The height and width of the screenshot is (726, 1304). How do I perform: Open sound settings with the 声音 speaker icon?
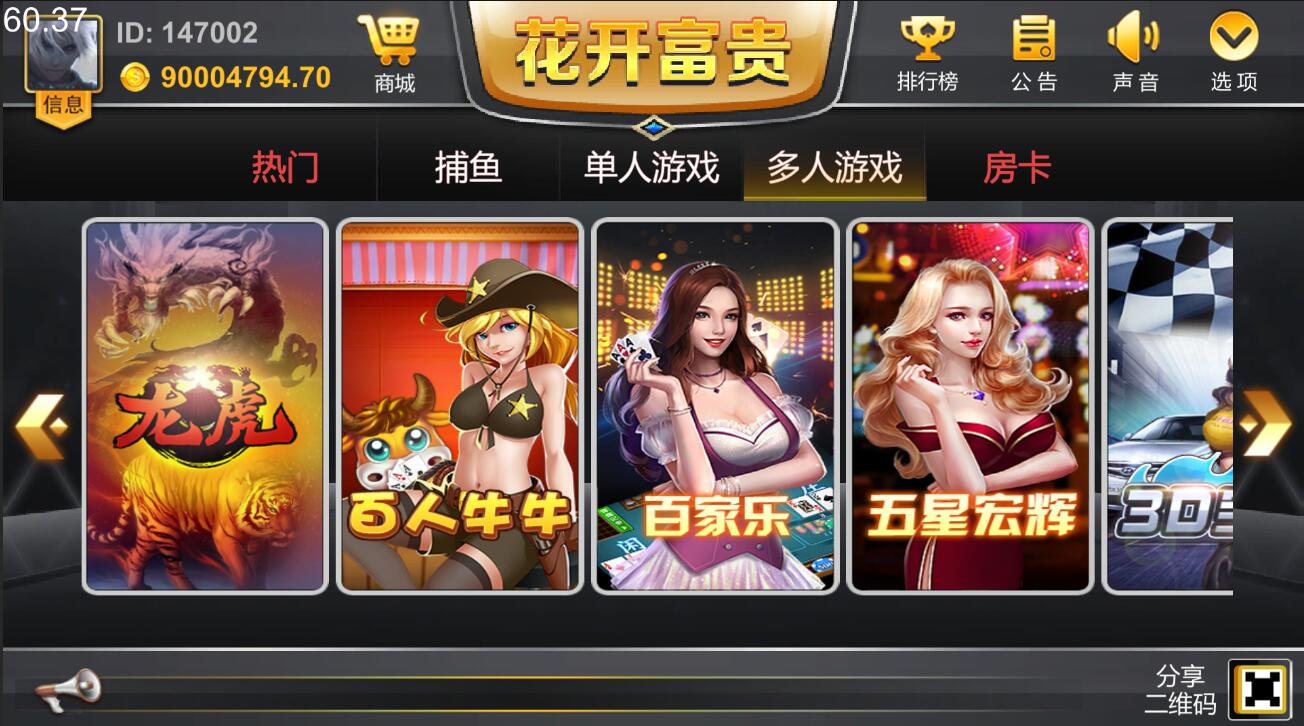[1135, 50]
